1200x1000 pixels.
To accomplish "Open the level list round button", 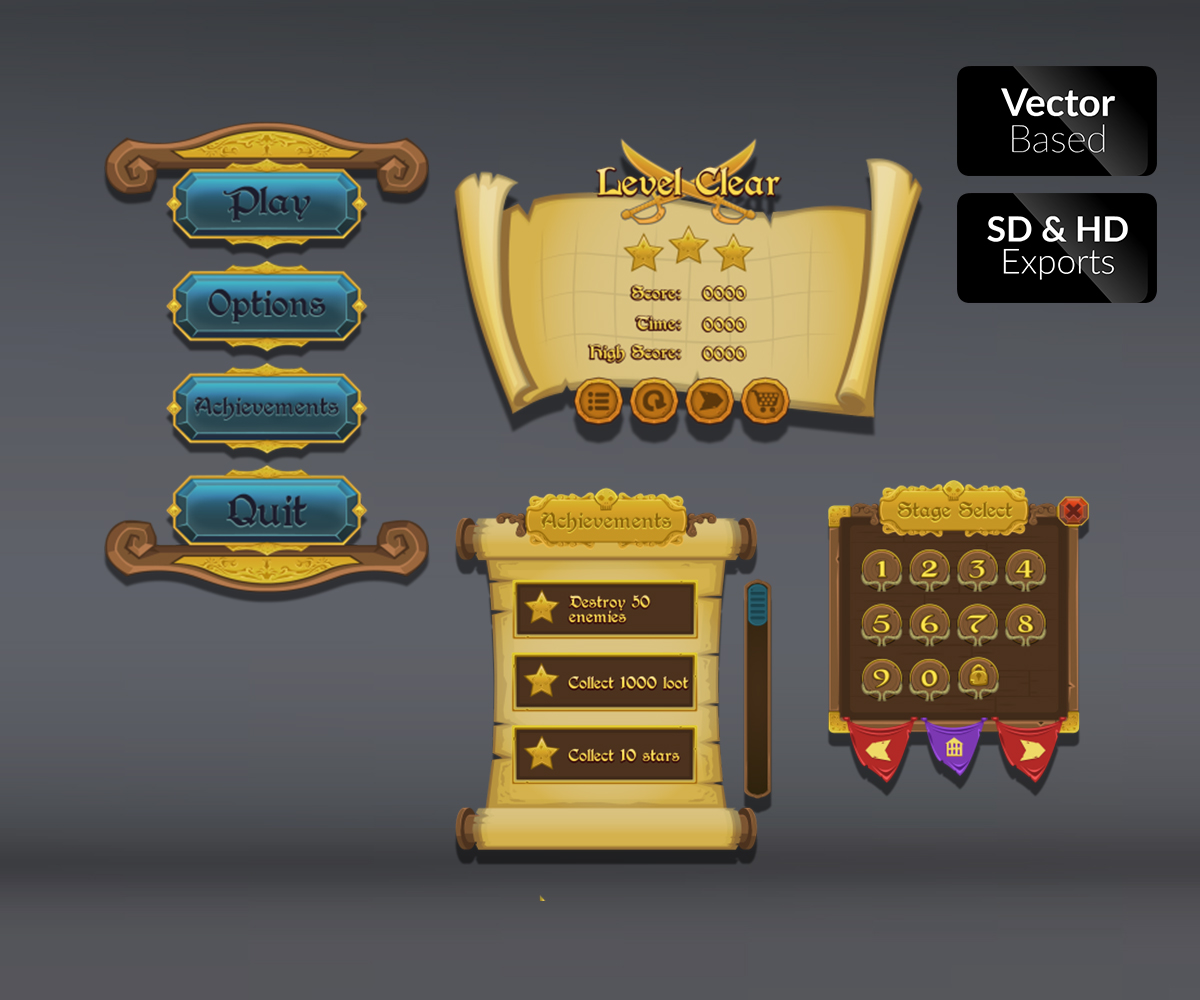I will coord(598,402).
